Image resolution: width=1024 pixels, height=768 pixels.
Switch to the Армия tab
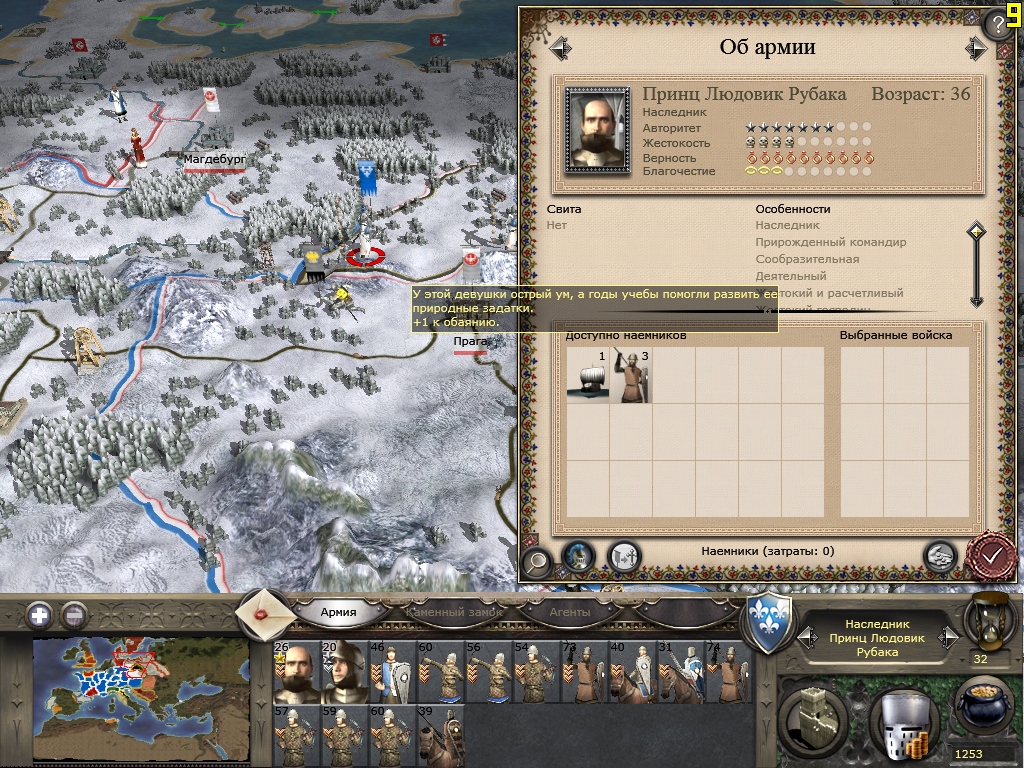338,612
